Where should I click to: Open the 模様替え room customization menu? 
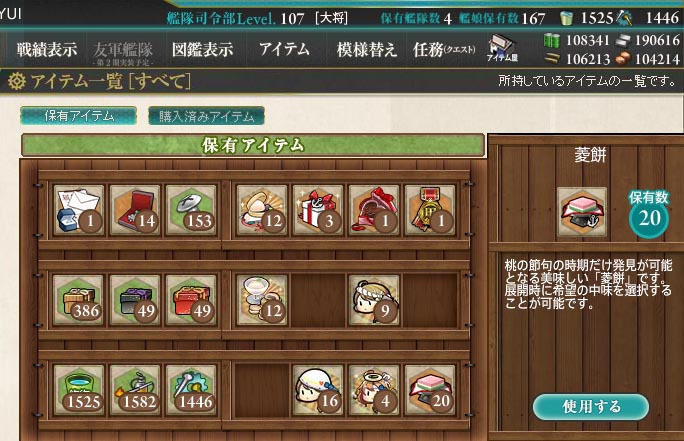point(366,50)
